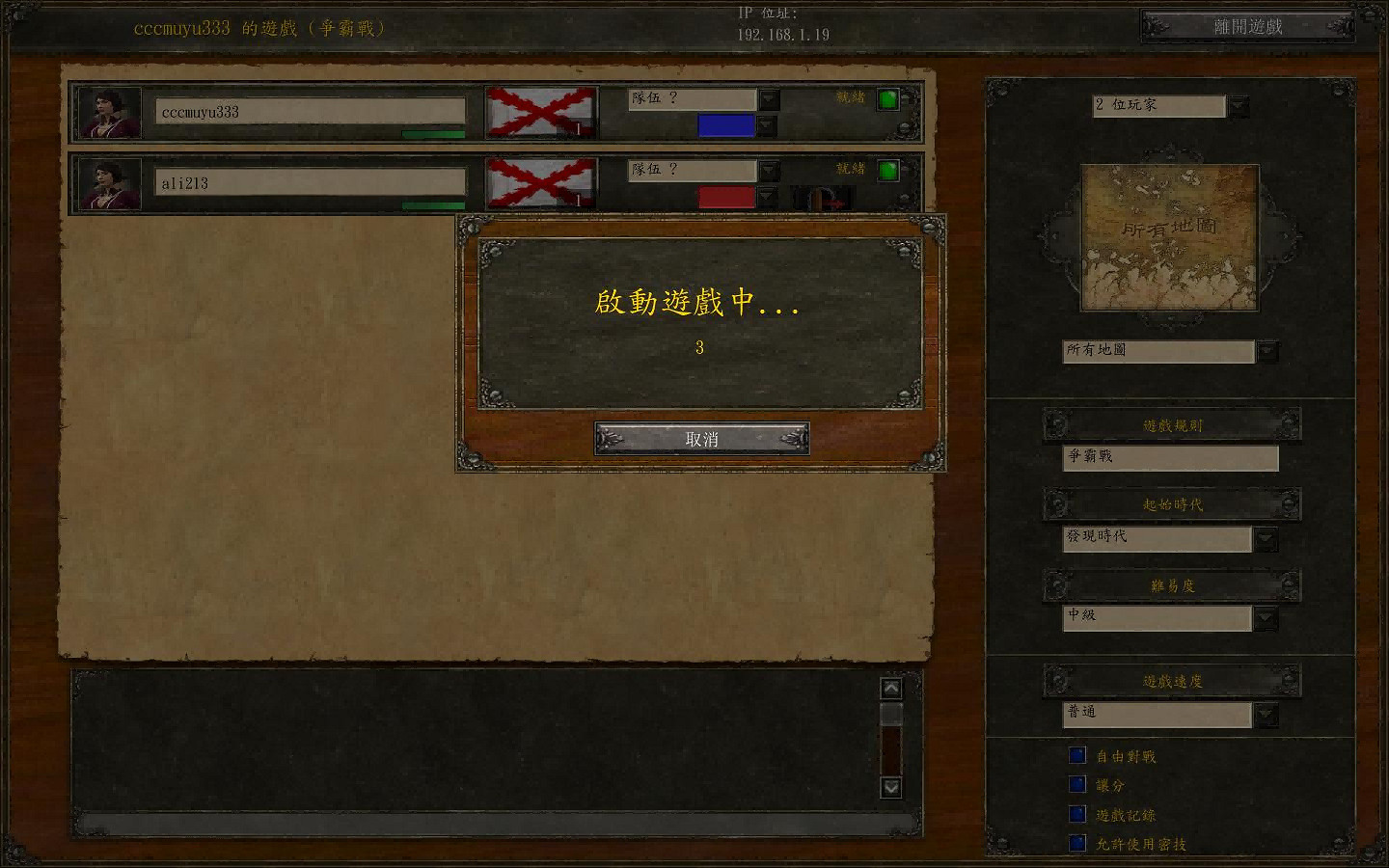The width and height of the screenshot is (1389, 868).
Task: Select cccmuyu333's Spanish cross civilization flag
Action: 541,111
